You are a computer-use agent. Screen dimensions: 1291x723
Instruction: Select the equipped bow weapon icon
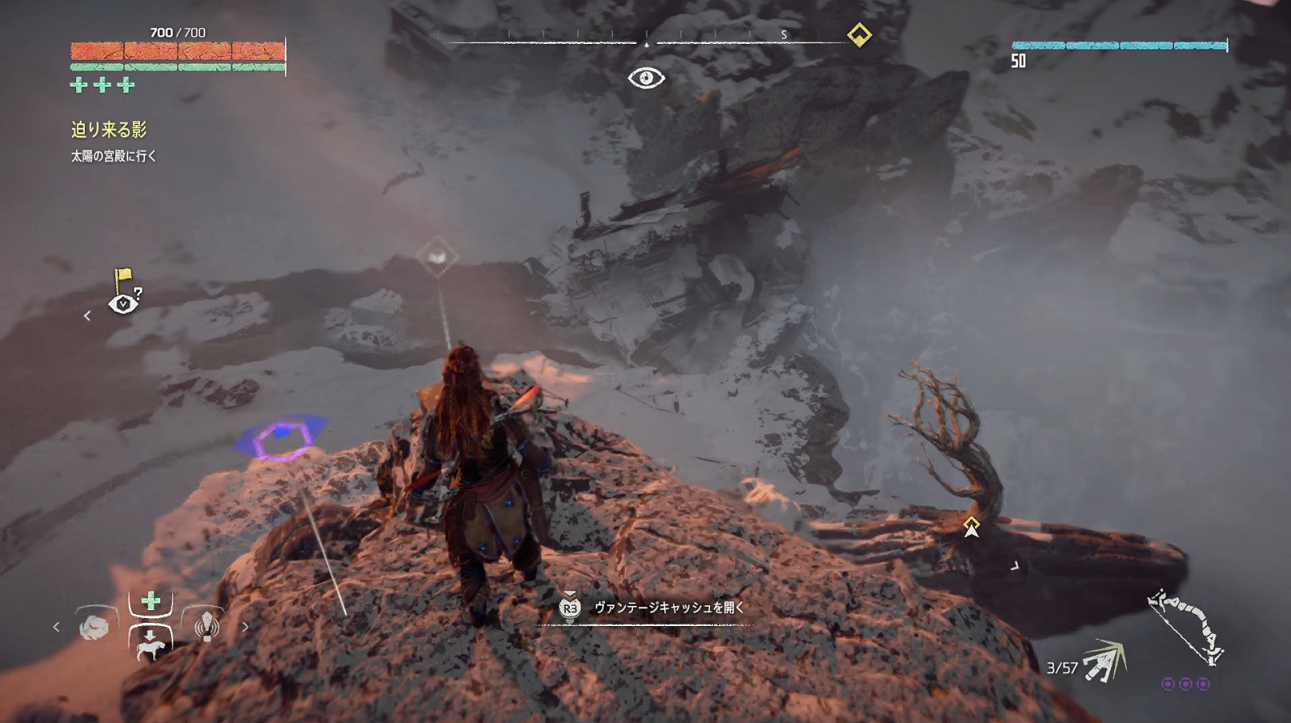pyautogui.click(x=1186, y=627)
